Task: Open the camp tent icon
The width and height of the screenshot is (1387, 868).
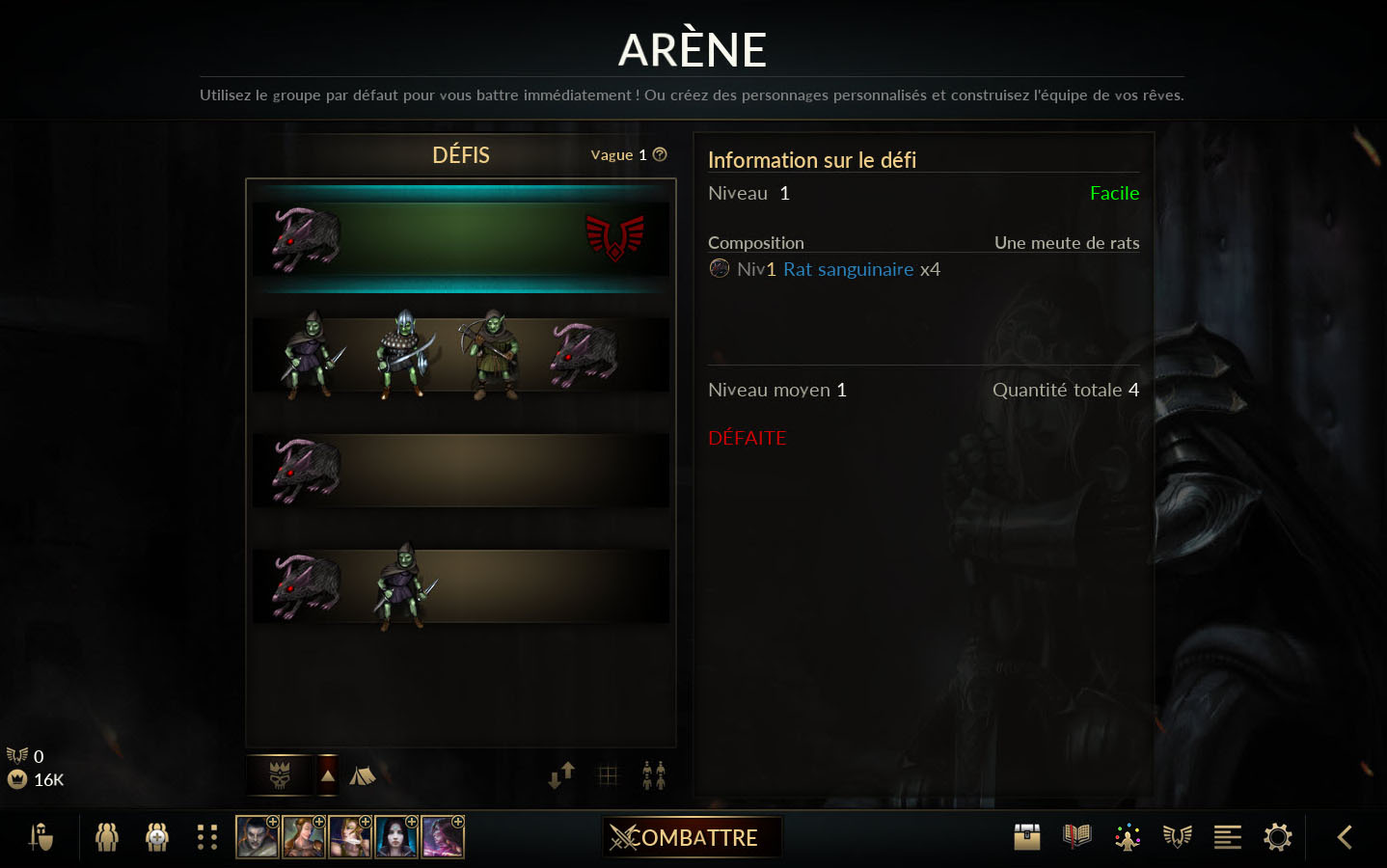Action: [363, 775]
